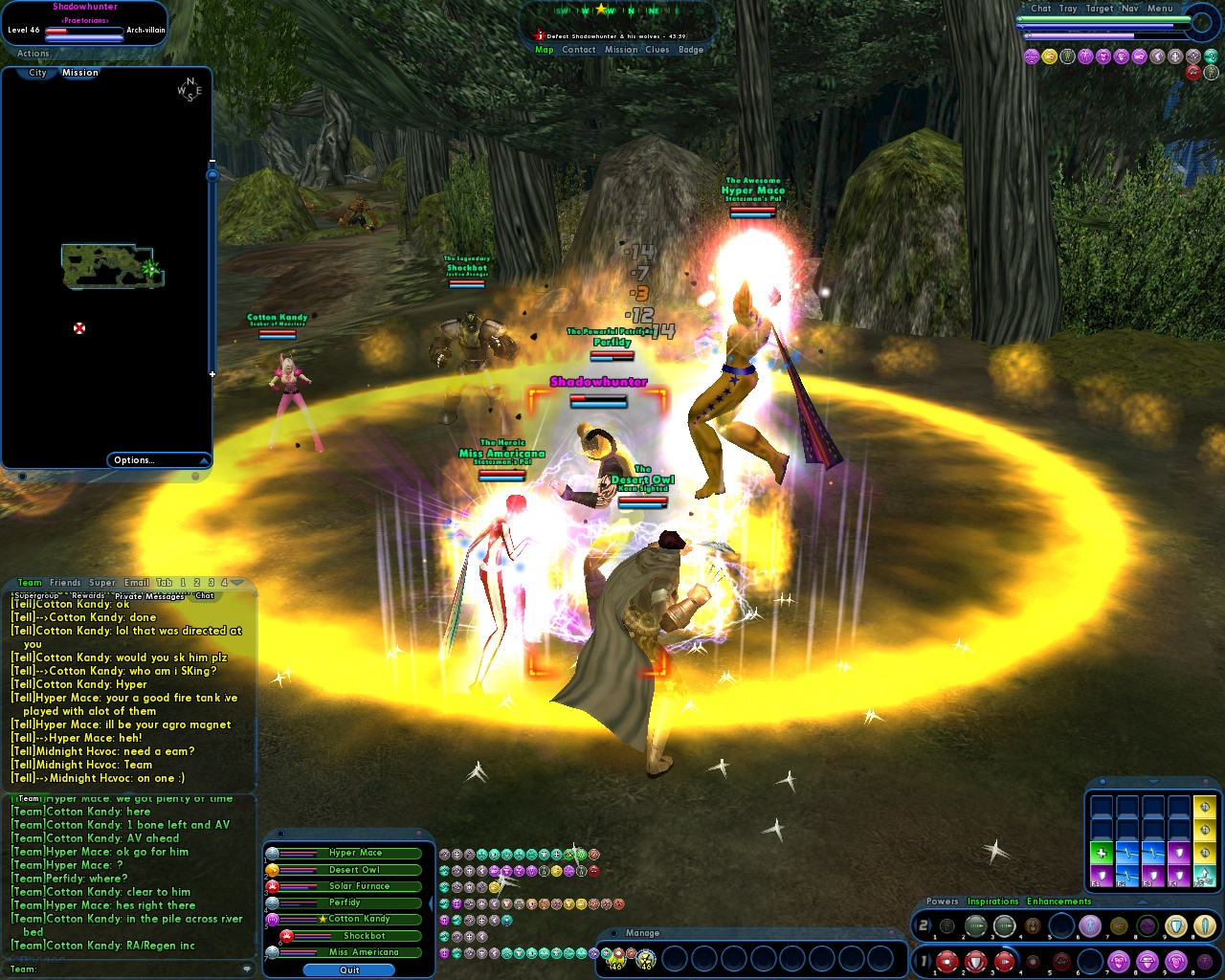This screenshot has height=980, width=1225.
Task: Choose Miss Americana in team list
Action: click(x=364, y=952)
